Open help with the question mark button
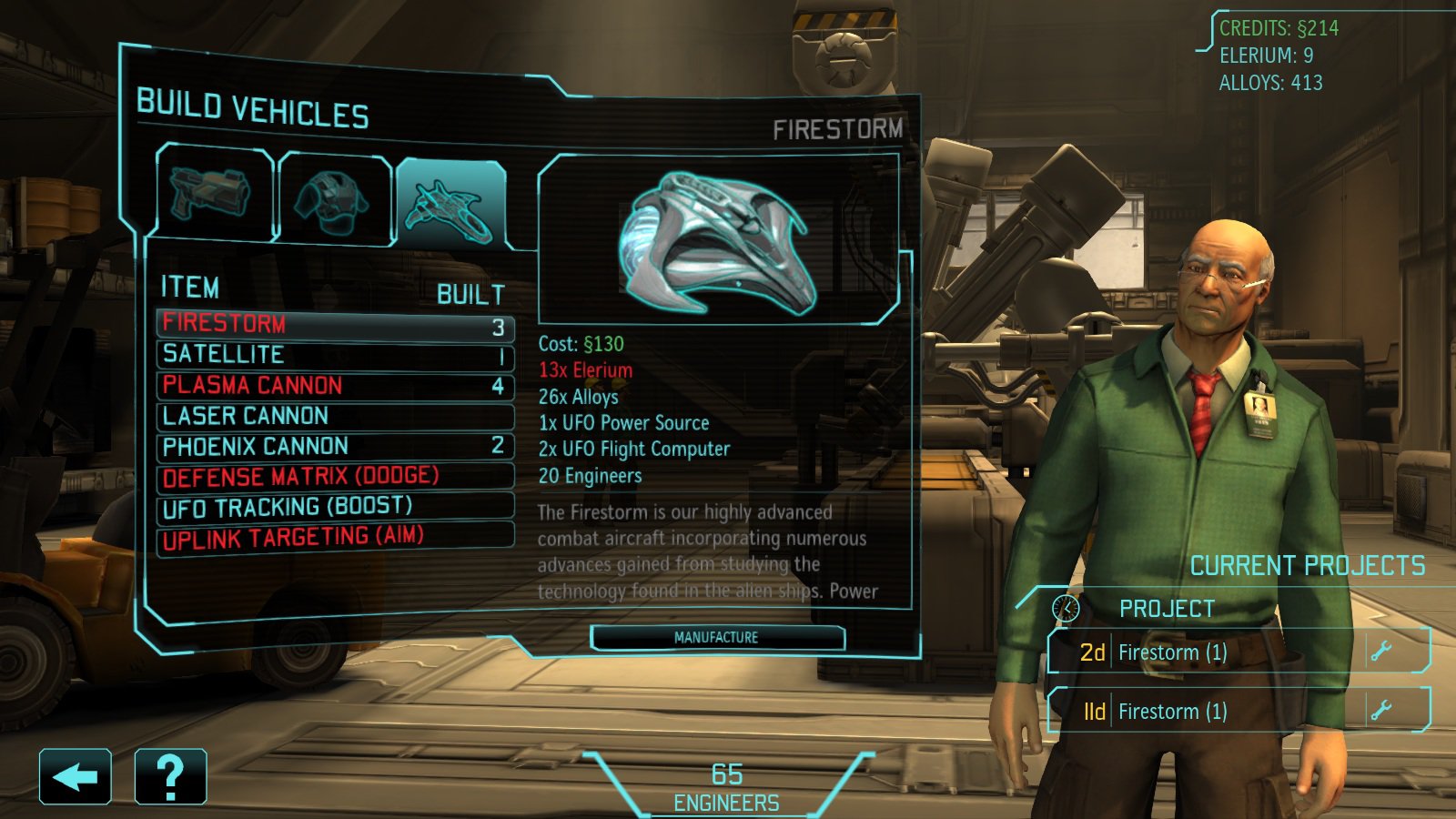Screen dimensions: 1456x819 (170, 777)
